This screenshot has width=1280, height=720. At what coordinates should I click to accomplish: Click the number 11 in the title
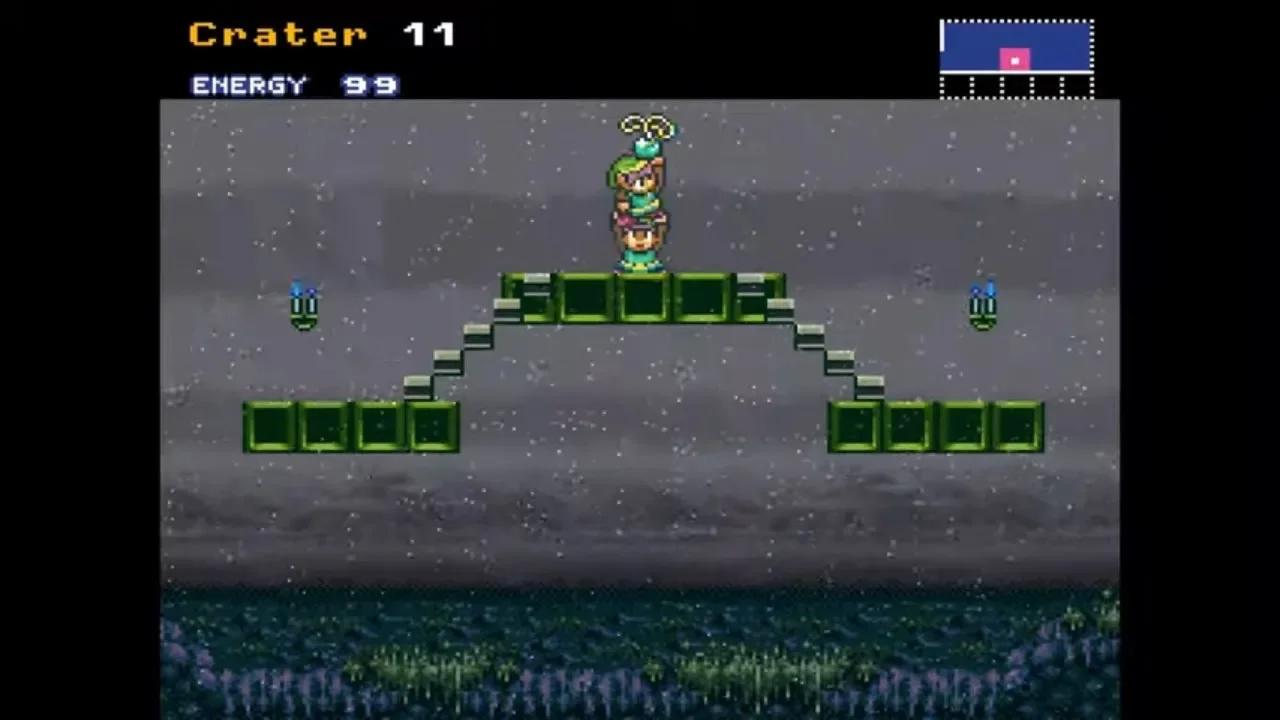tap(432, 33)
